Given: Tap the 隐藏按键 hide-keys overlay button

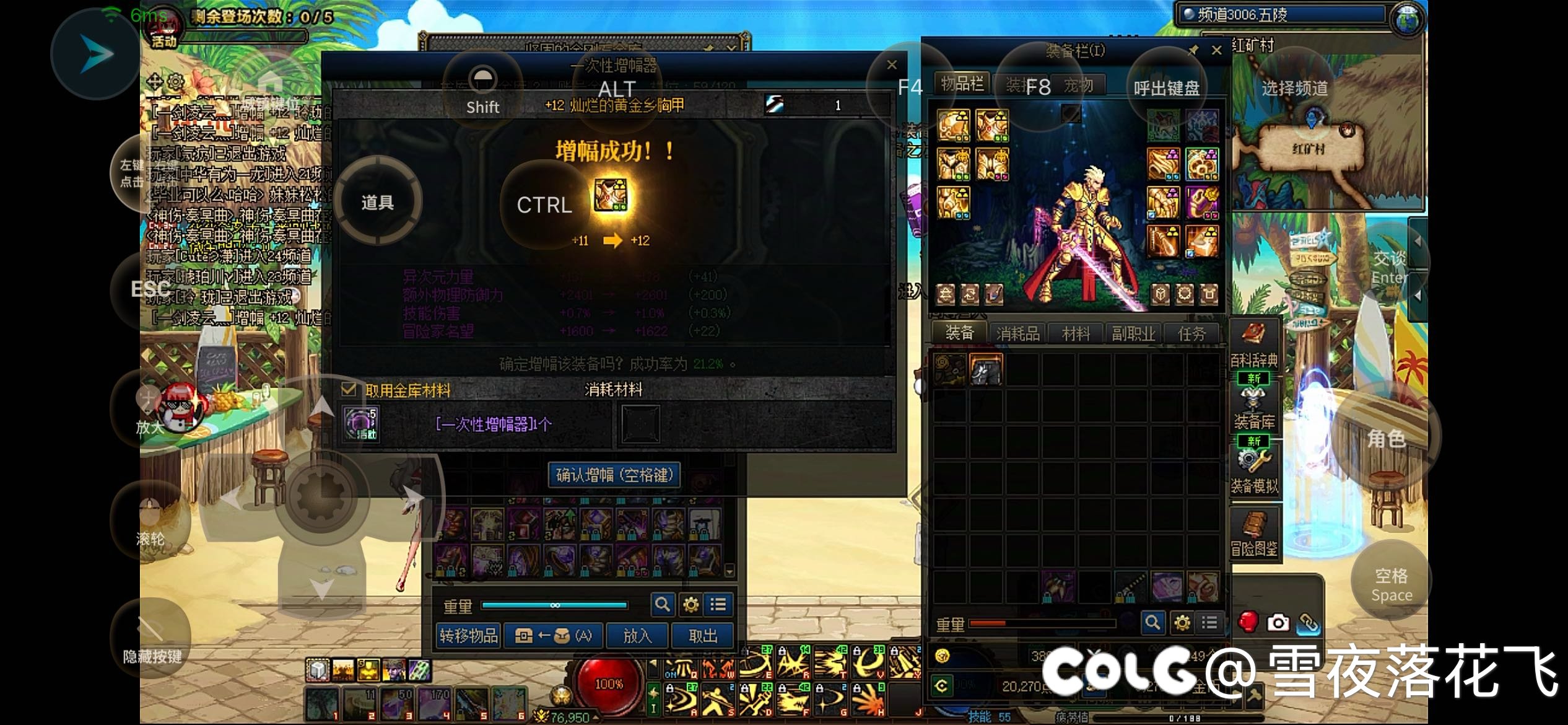Looking at the screenshot, I should point(151,638).
